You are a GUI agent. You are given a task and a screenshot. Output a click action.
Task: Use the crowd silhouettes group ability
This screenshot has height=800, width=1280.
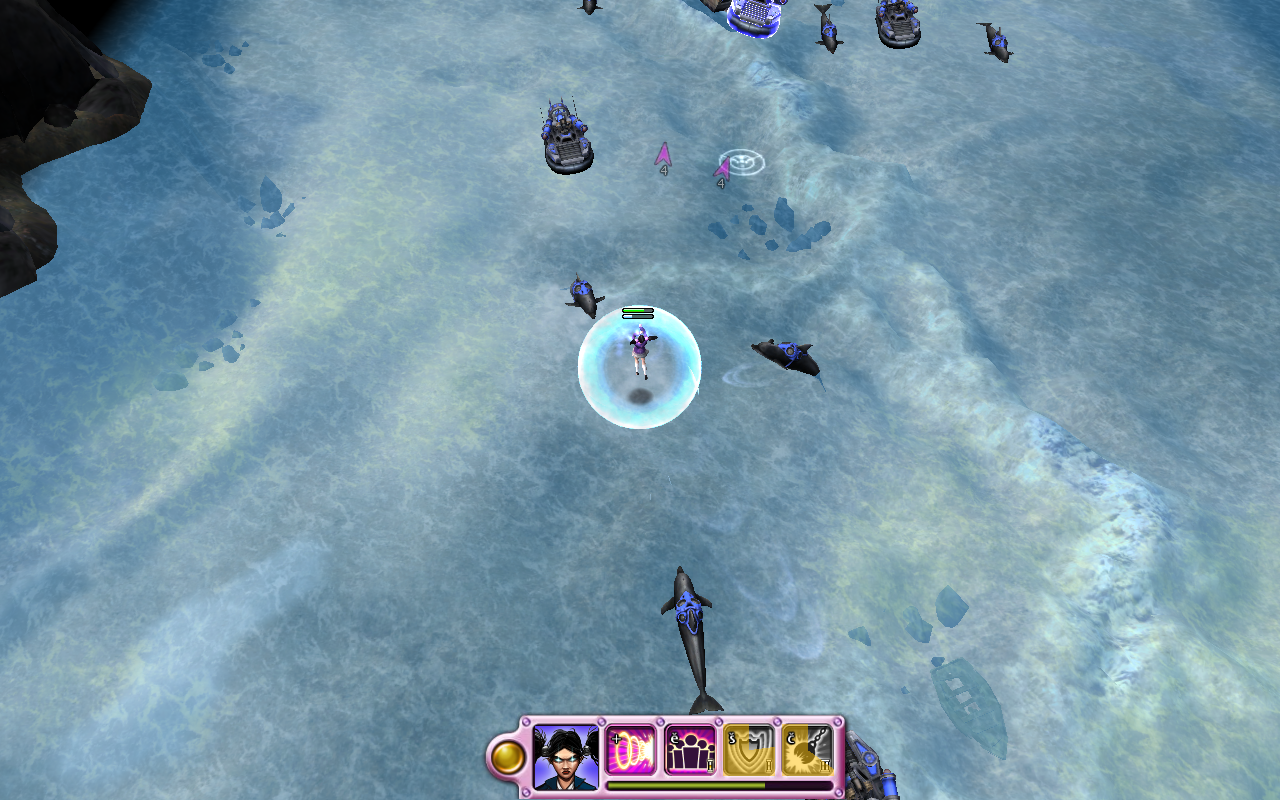[690, 750]
